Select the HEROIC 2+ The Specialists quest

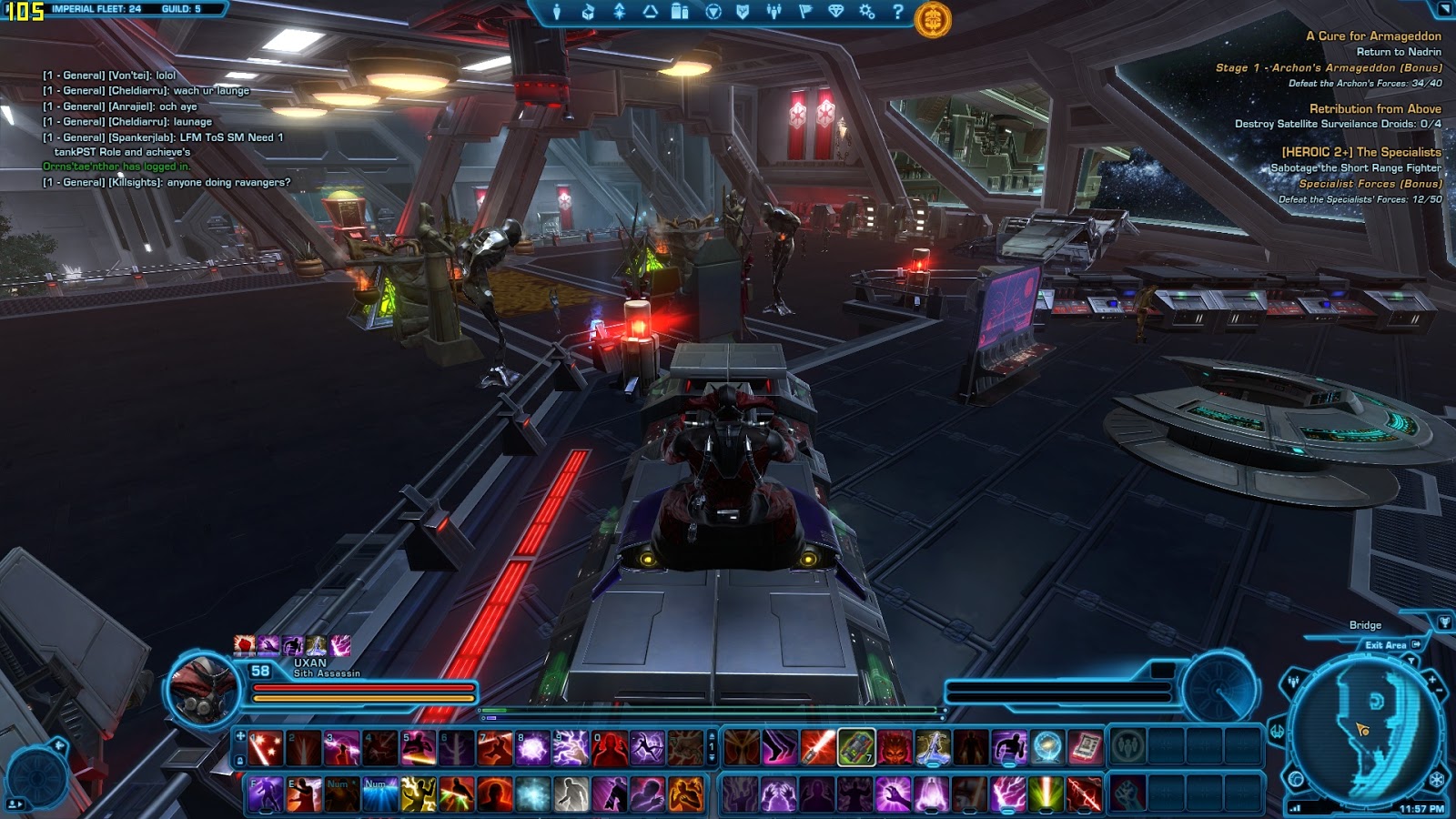1360,152
